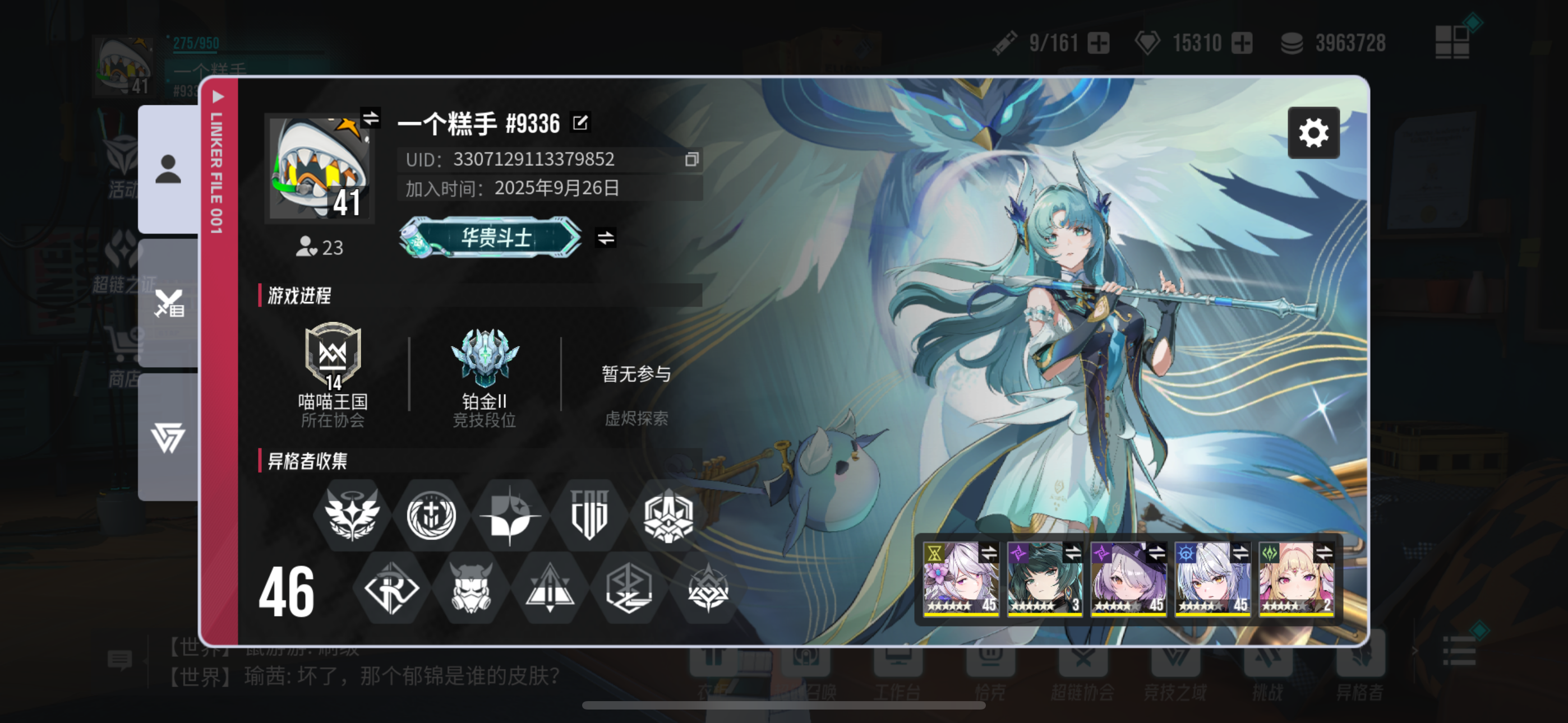1568x723 pixels.
Task: Open the 超链协会 guild icon on bottom bar
Action: [x=1083, y=660]
